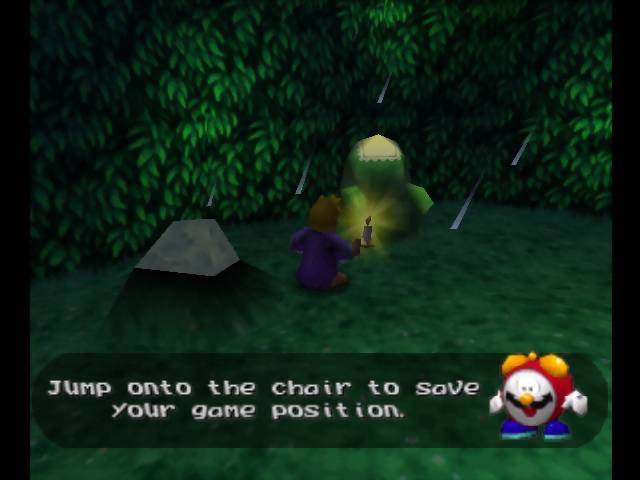Click the alarm clock character portrait
The height and width of the screenshot is (480, 640).
coord(537,396)
